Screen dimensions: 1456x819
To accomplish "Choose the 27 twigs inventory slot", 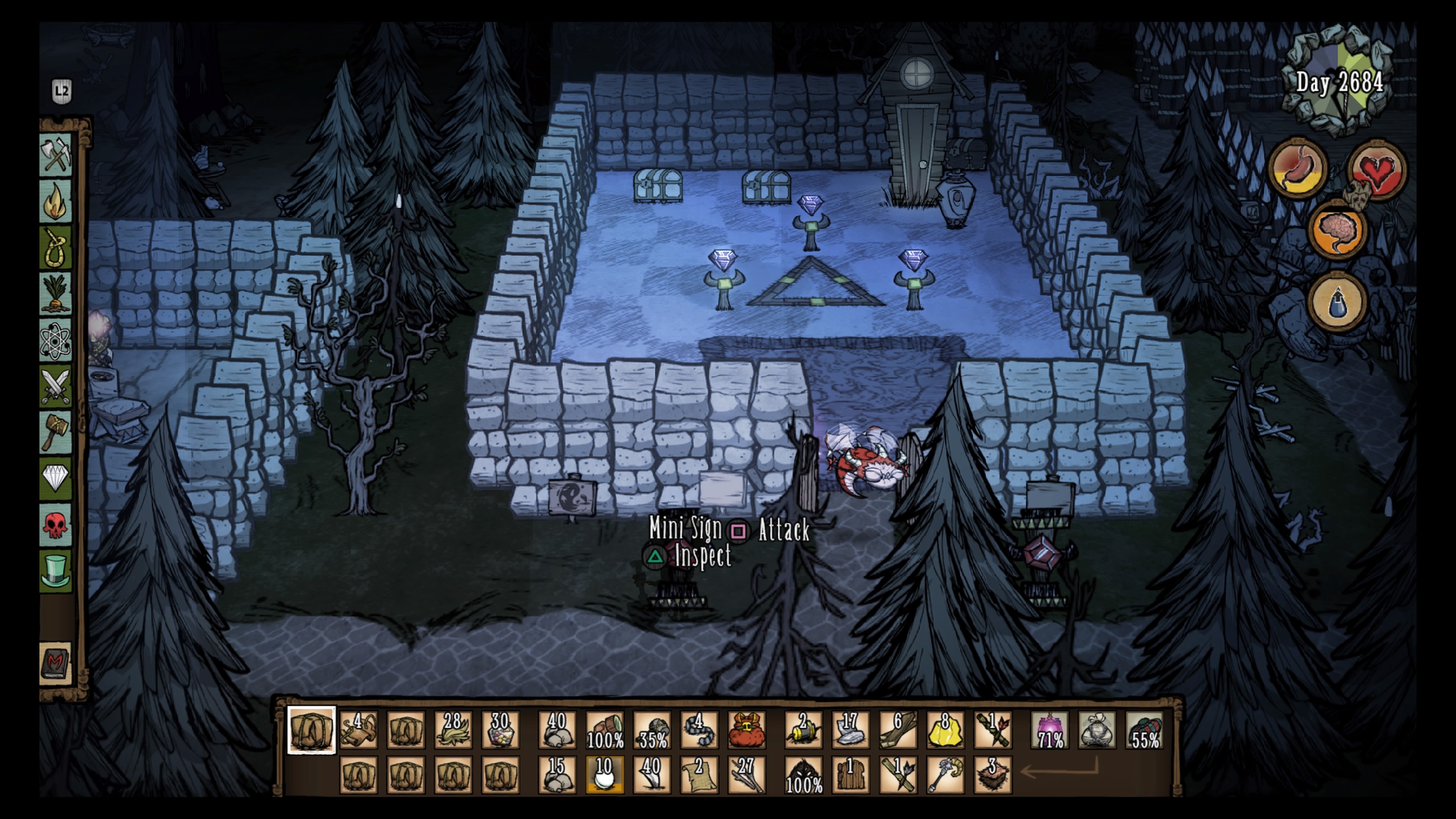I will 746,775.
